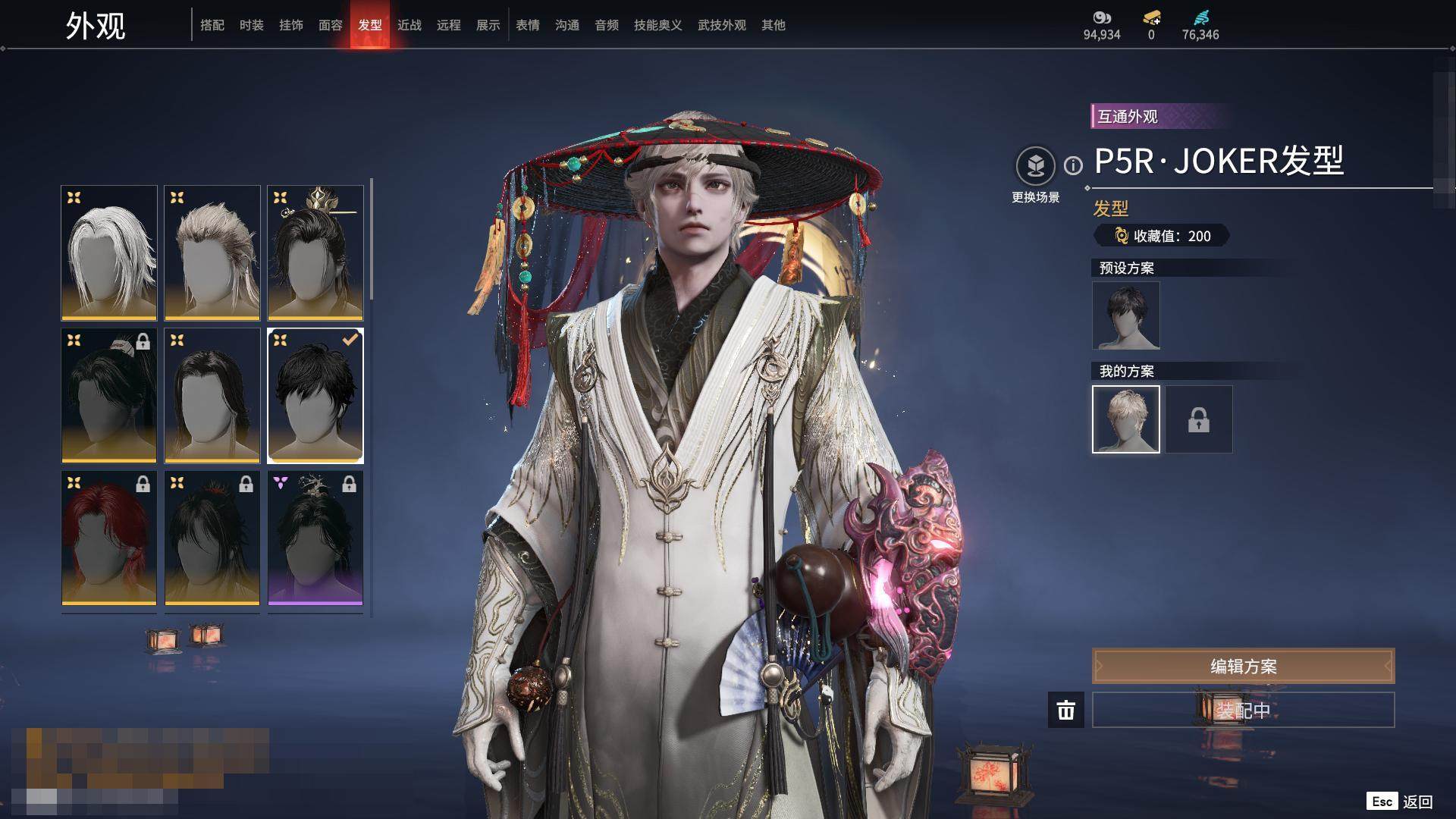Choose the purple-rarity locked hairstyle
1456x819 pixels.
[x=315, y=538]
